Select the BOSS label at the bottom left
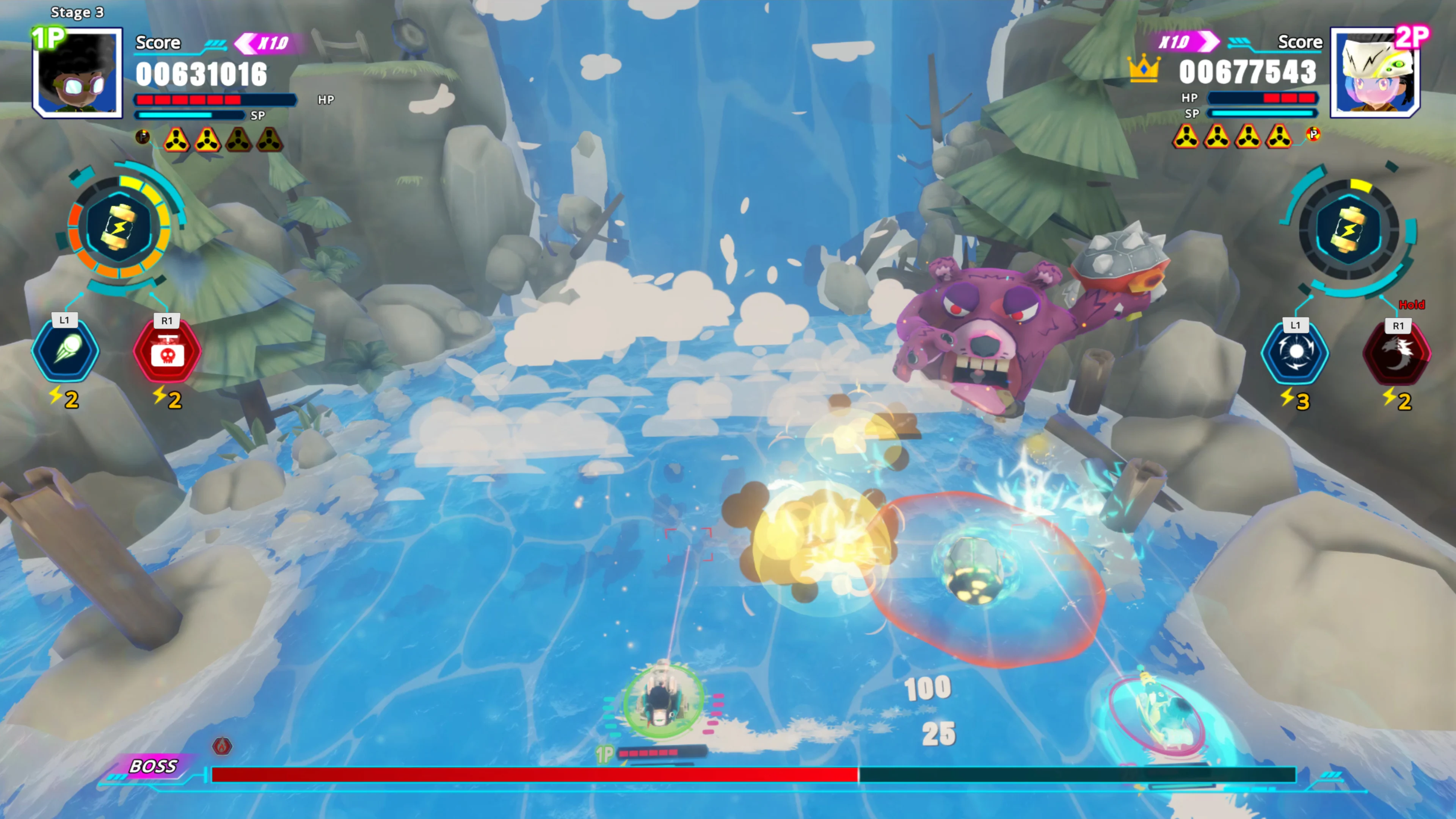 (154, 766)
